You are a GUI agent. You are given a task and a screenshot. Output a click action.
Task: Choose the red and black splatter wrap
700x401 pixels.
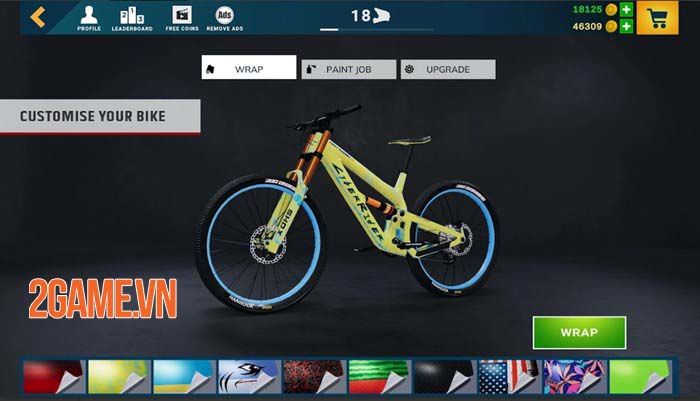click(313, 376)
